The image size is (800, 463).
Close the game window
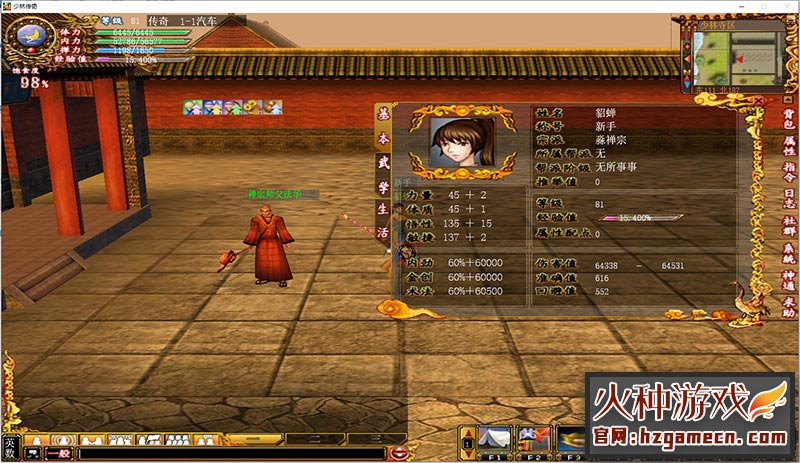787,6
